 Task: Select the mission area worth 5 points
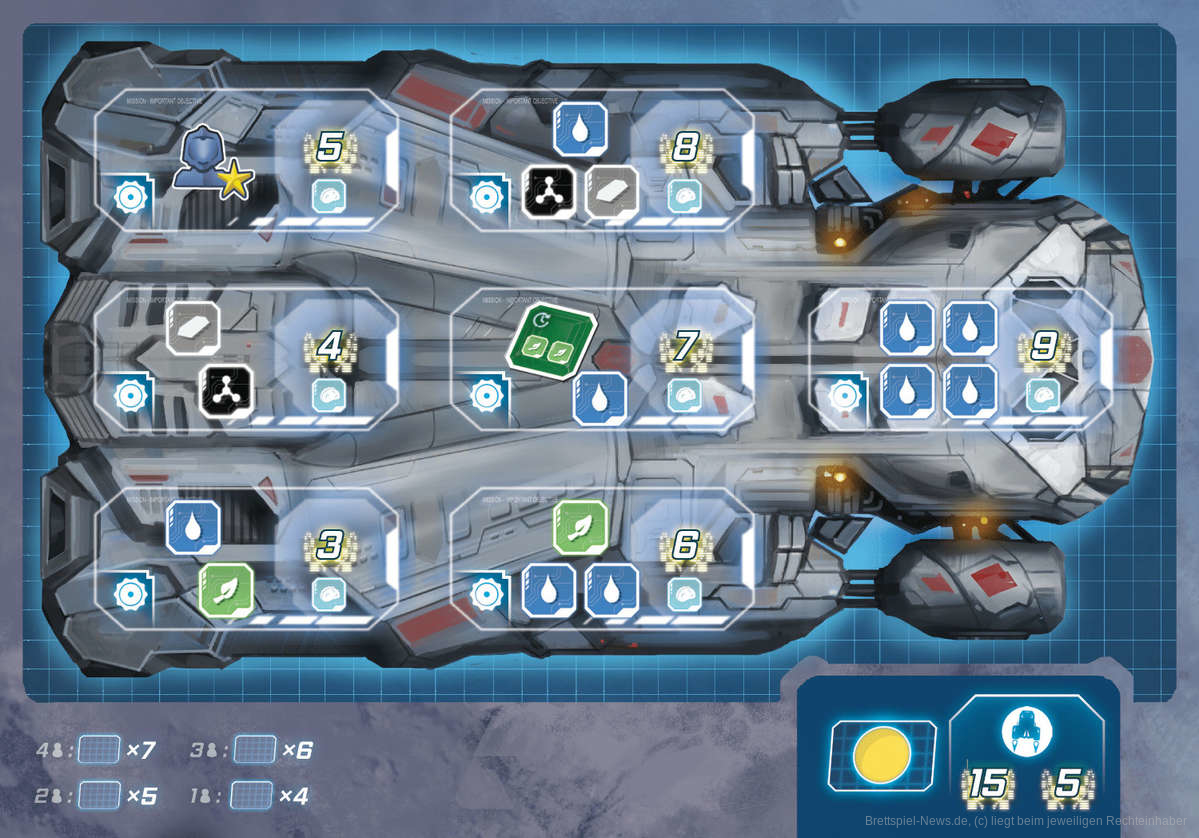point(246,160)
